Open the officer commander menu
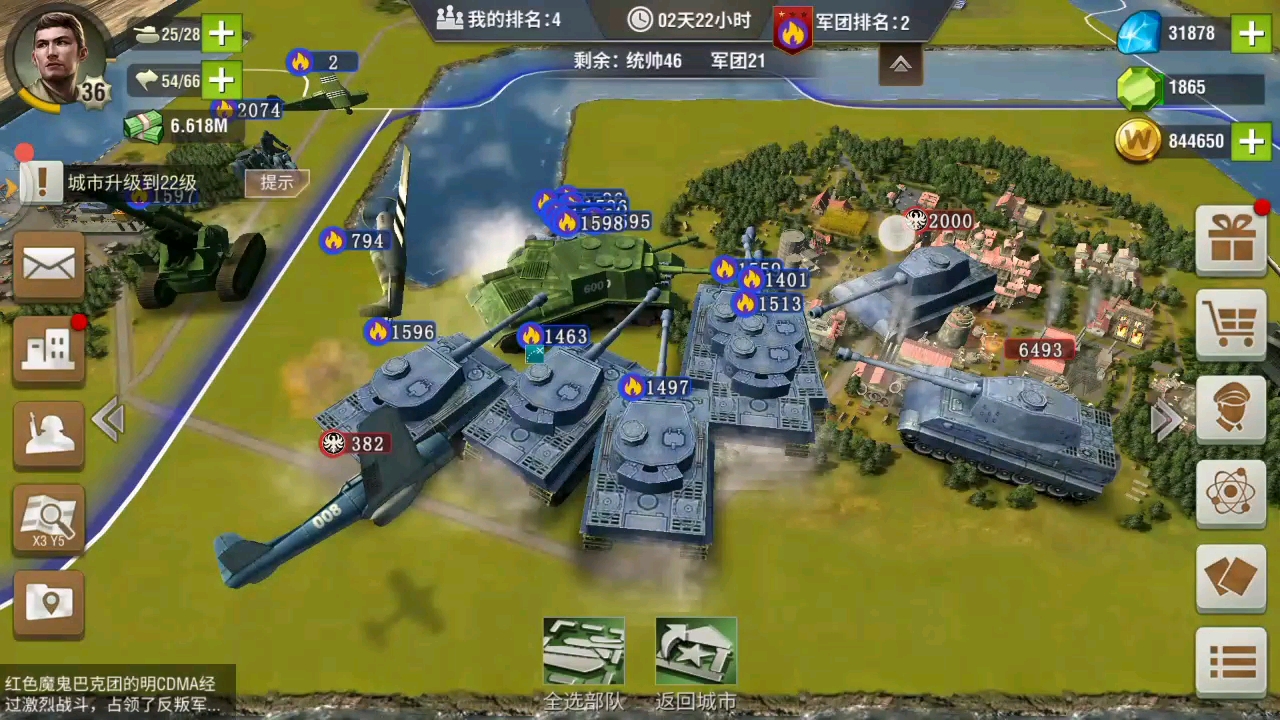Screen dimensions: 1280x720 1231,408
